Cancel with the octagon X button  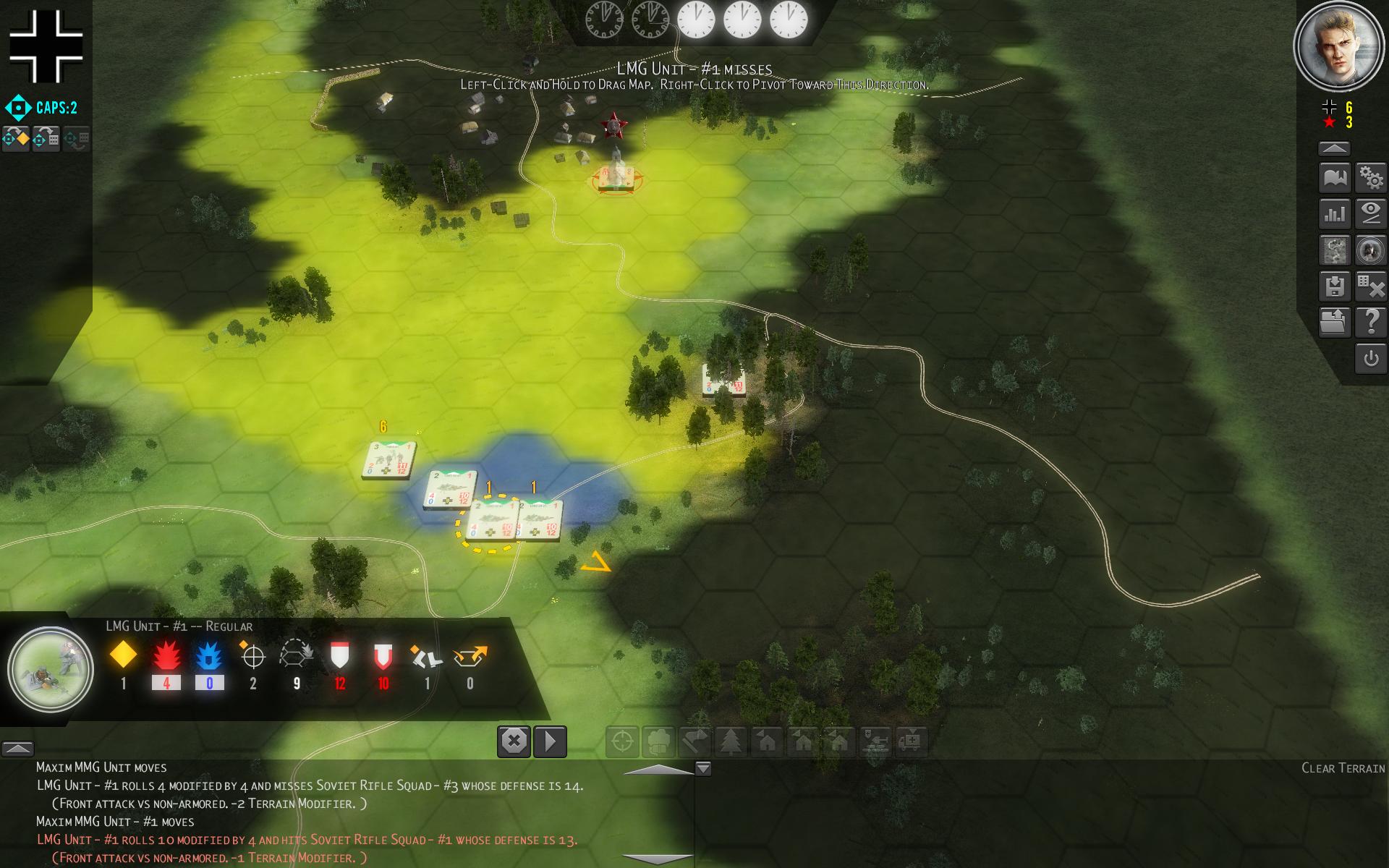click(514, 741)
